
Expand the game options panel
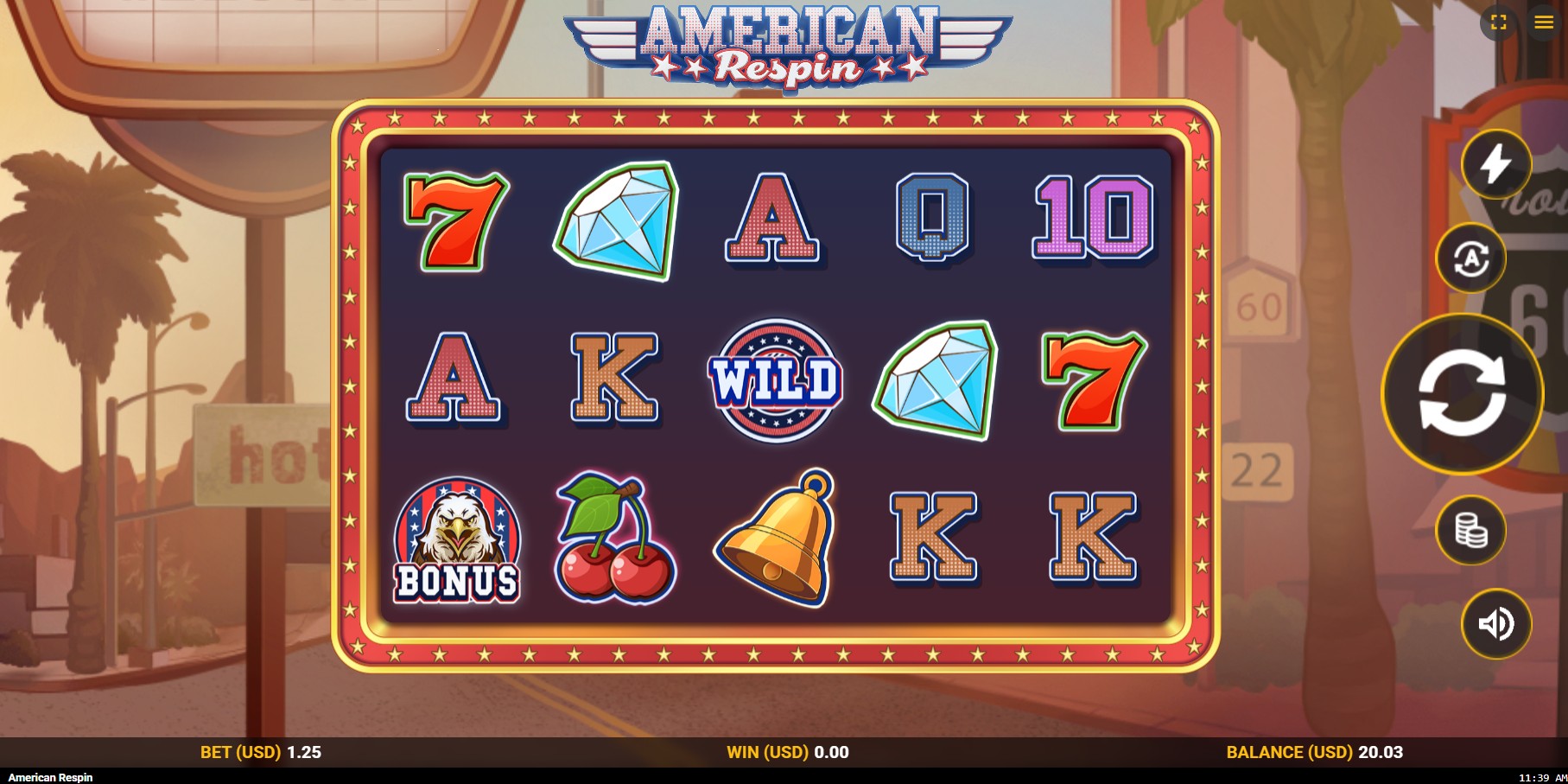1542,23
